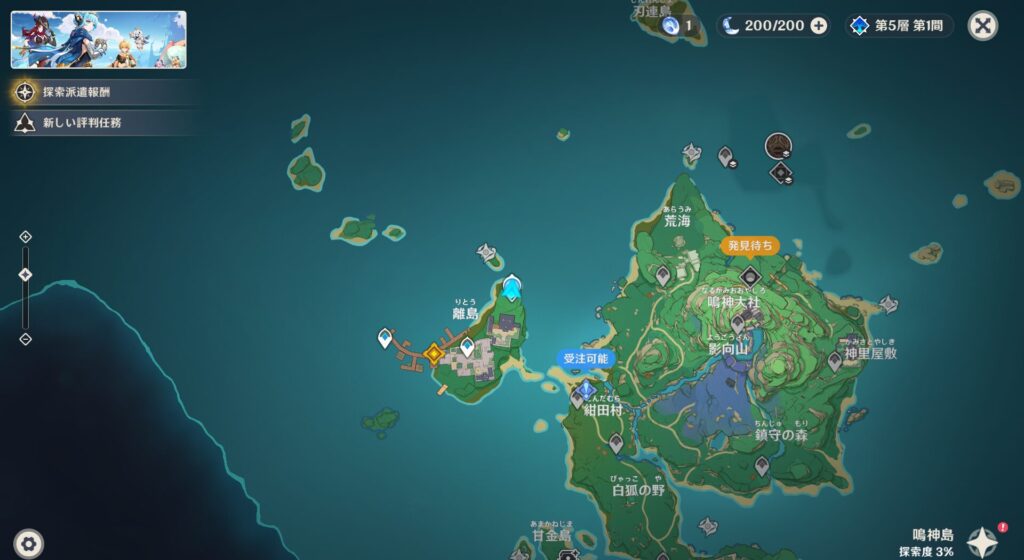Image resolution: width=1024 pixels, height=560 pixels.
Task: Select the waypoint on the 離島 pier
Action: 385,339
